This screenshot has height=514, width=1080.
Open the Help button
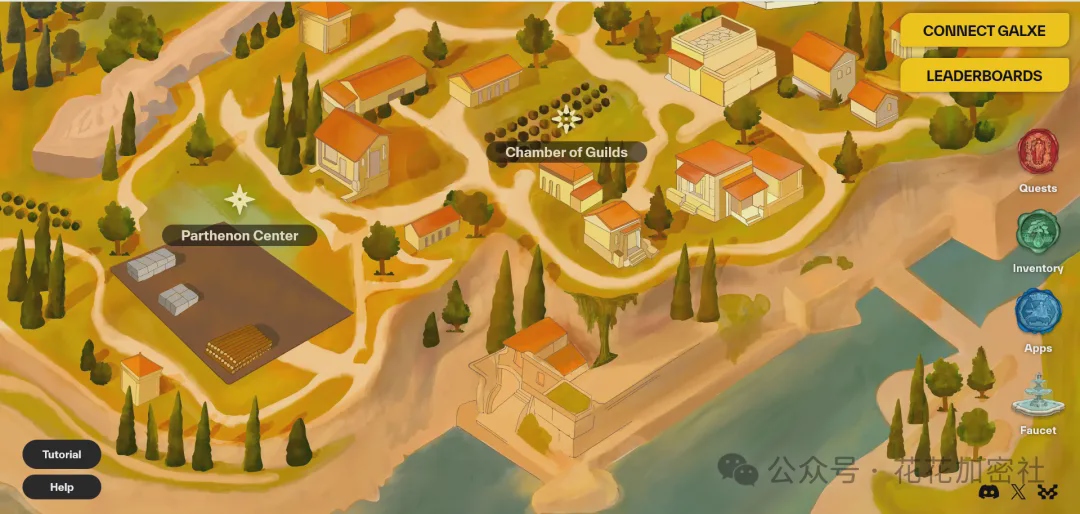click(62, 488)
